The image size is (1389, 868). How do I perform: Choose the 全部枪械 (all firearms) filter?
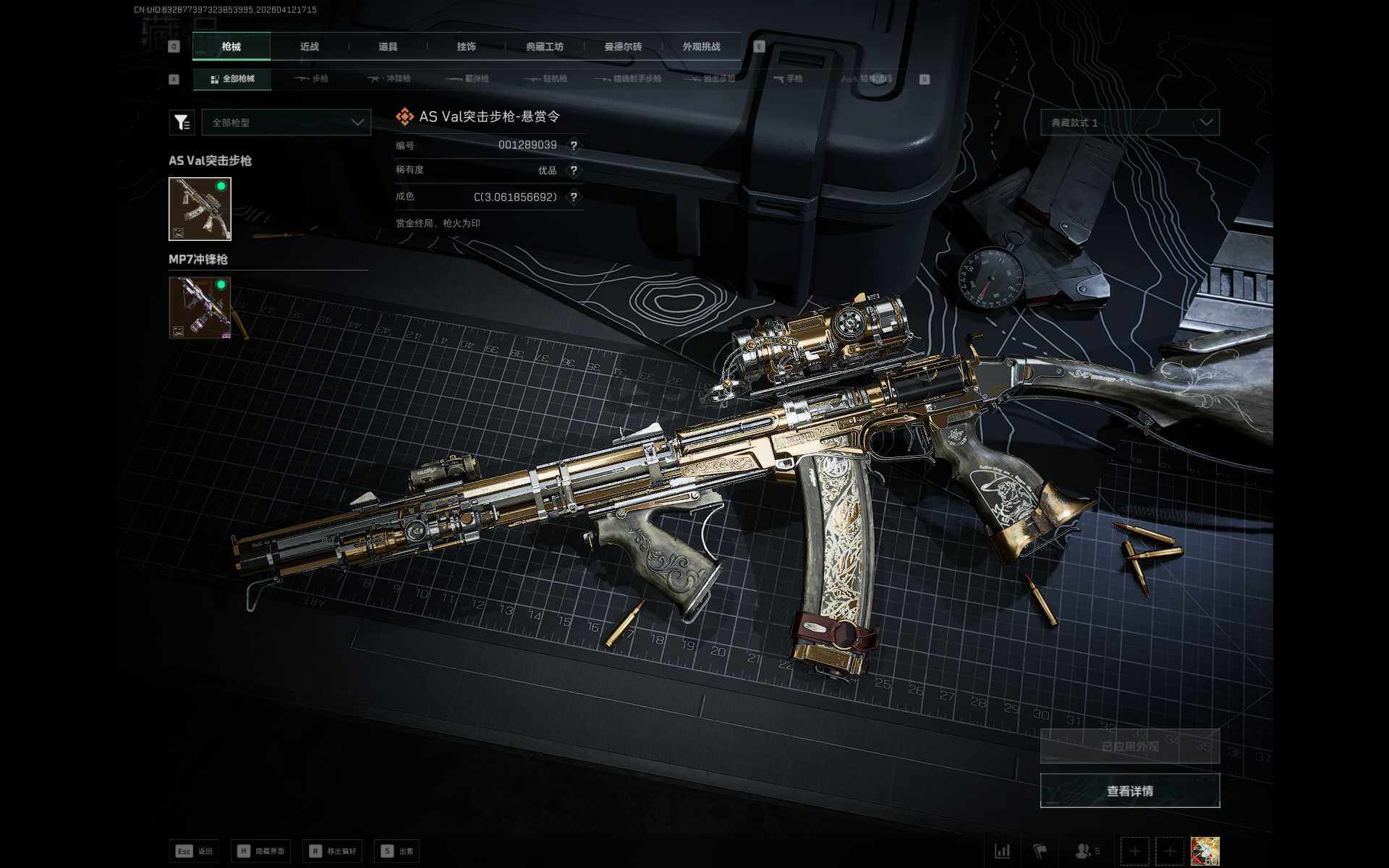click(x=232, y=79)
